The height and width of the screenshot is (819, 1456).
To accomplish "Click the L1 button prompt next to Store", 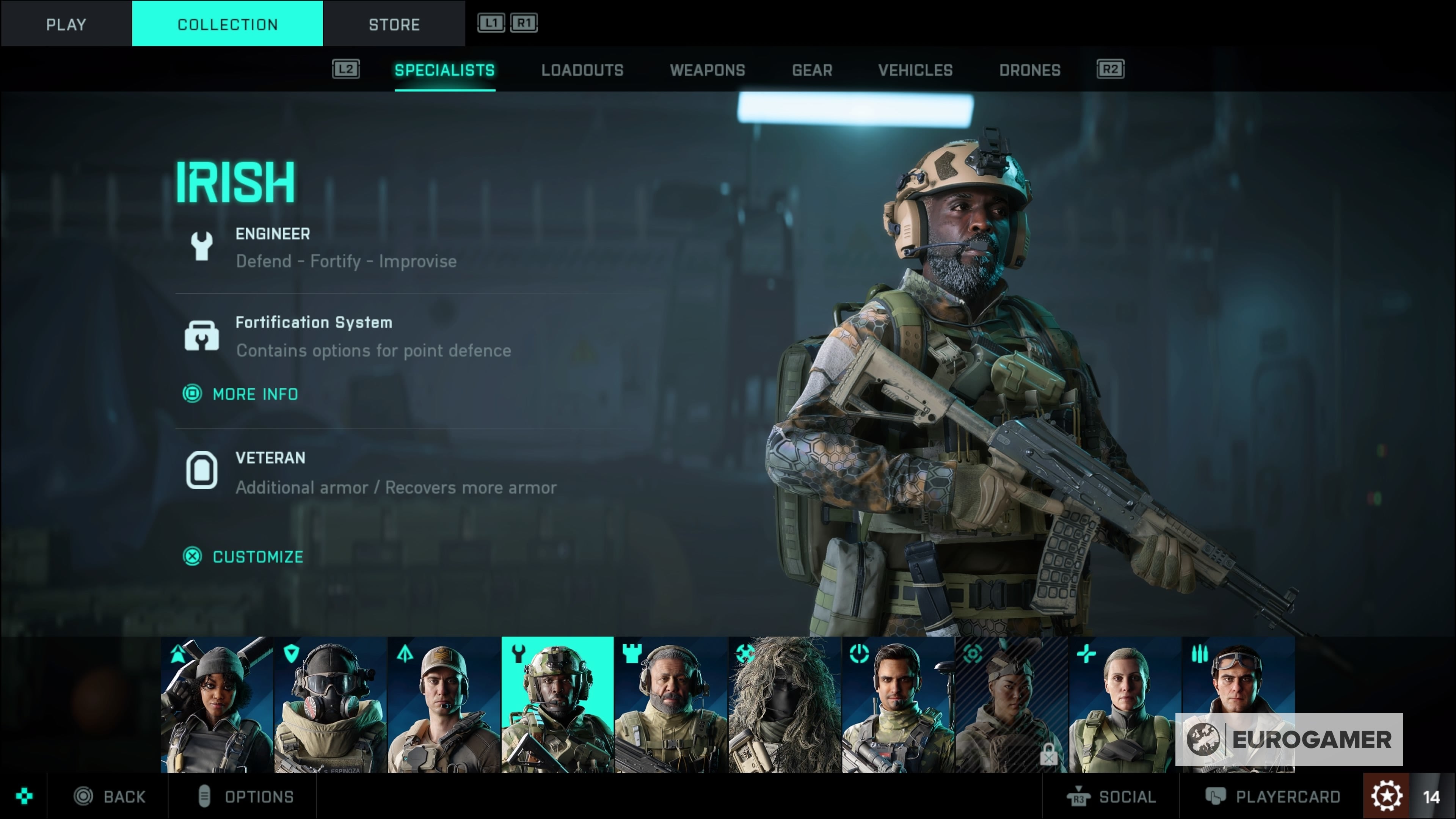I will point(491,23).
